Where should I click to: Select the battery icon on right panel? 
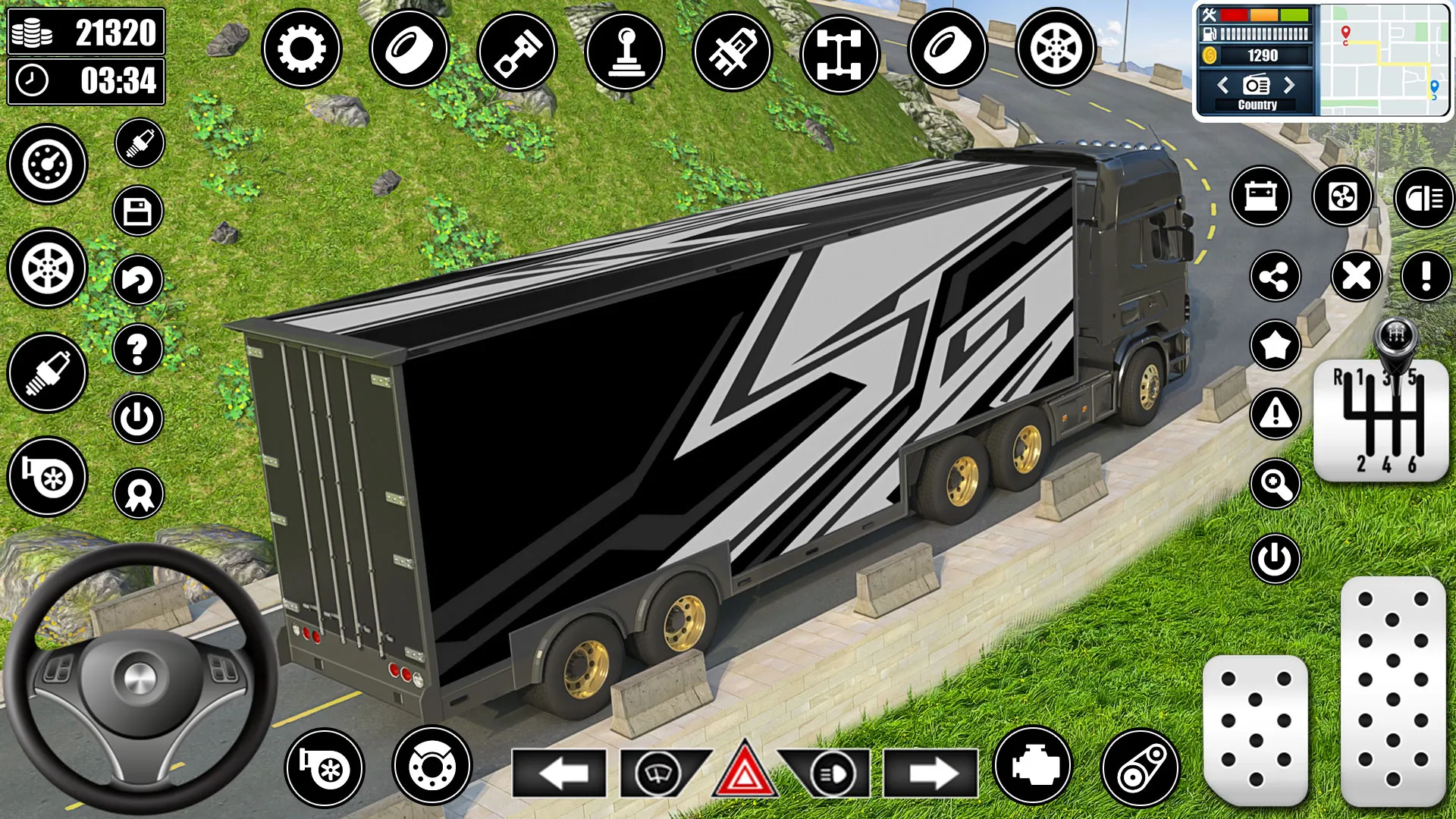click(x=1261, y=198)
